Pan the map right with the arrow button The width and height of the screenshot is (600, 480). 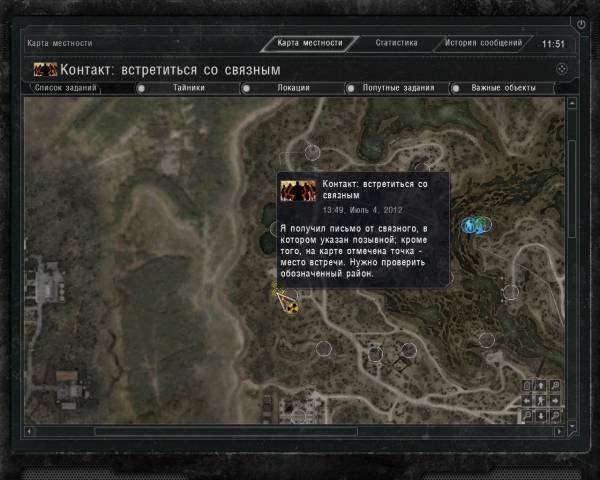[x=554, y=400]
